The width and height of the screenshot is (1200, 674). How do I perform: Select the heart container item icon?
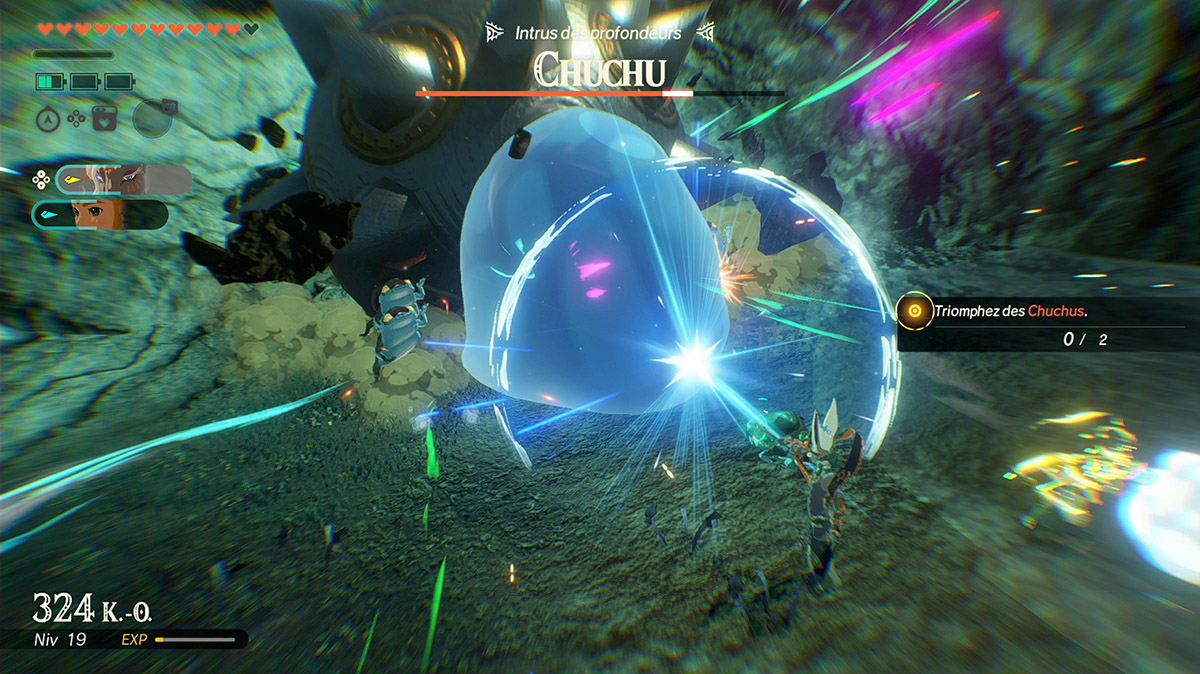103,119
